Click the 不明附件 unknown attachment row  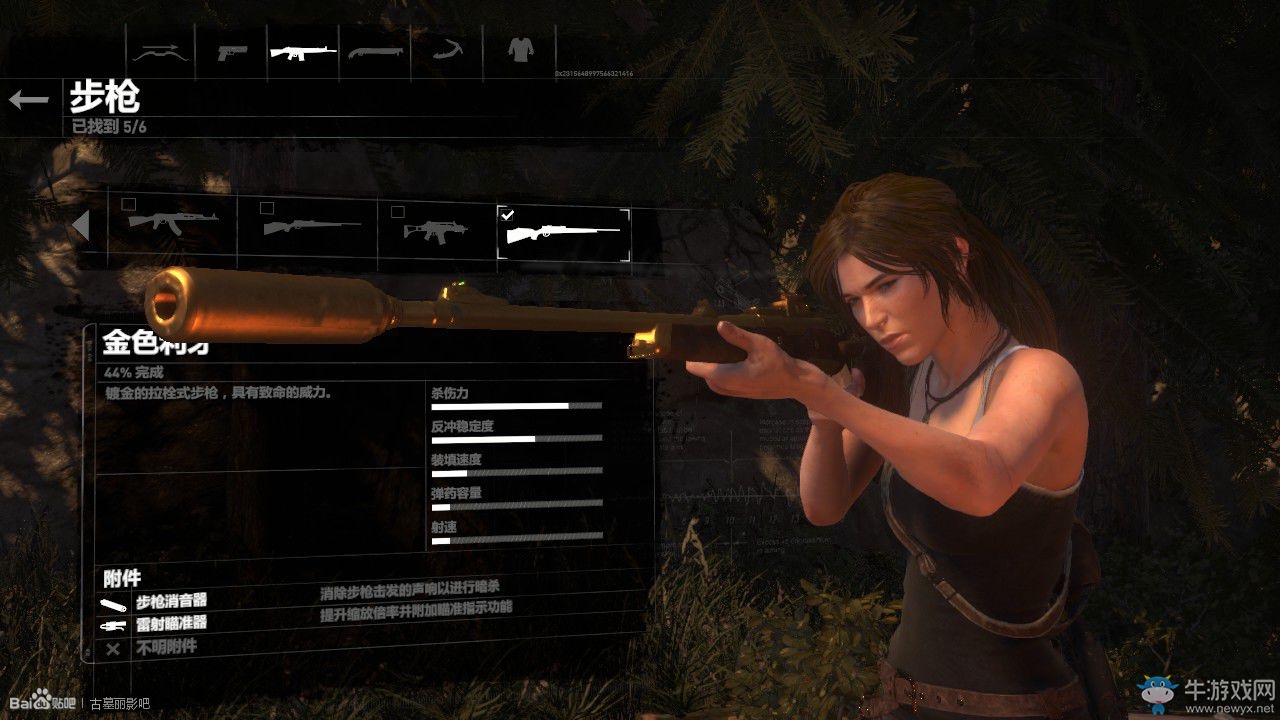[x=165, y=647]
